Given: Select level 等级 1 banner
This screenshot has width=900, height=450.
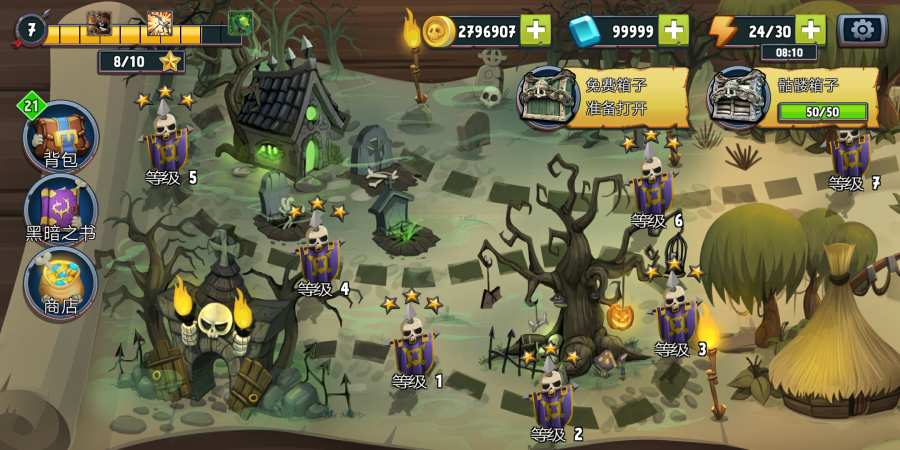Looking at the screenshot, I should click(413, 347).
